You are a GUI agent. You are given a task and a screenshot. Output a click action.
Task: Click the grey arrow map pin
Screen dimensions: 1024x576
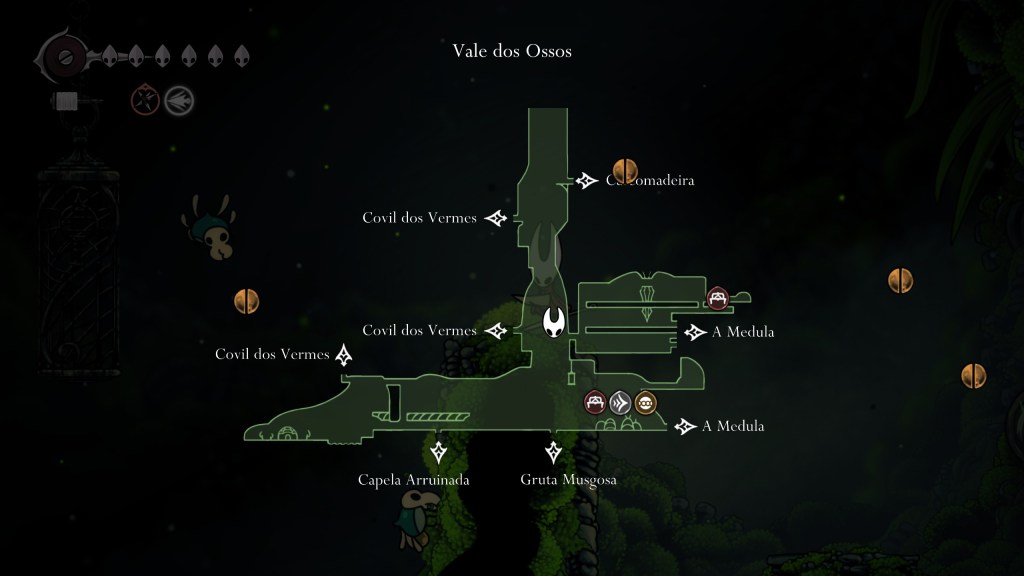pos(621,402)
